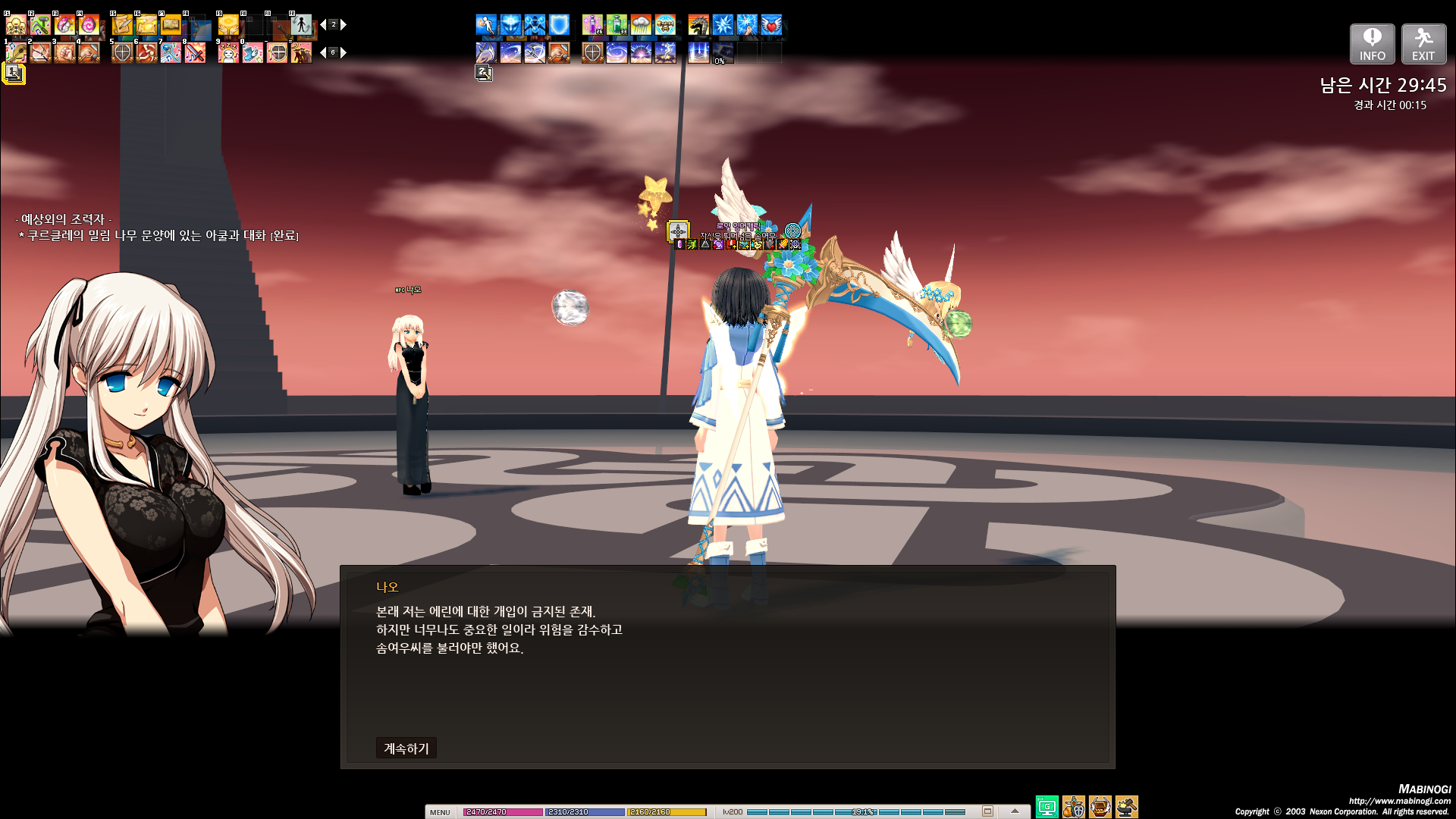Open the shield and bag icon
The width and height of the screenshot is (1456, 819).
point(1074,807)
